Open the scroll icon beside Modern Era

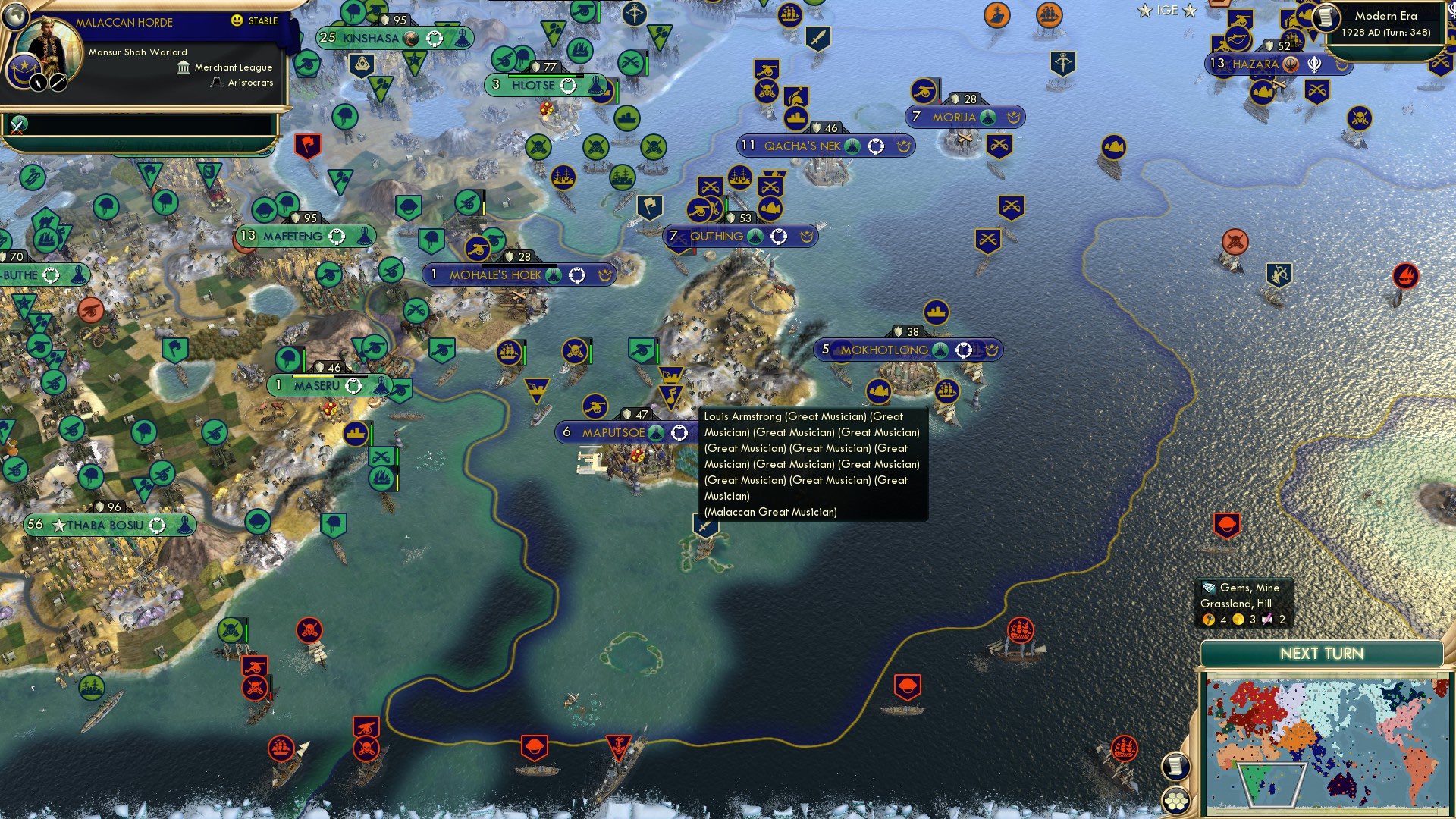[1326, 17]
